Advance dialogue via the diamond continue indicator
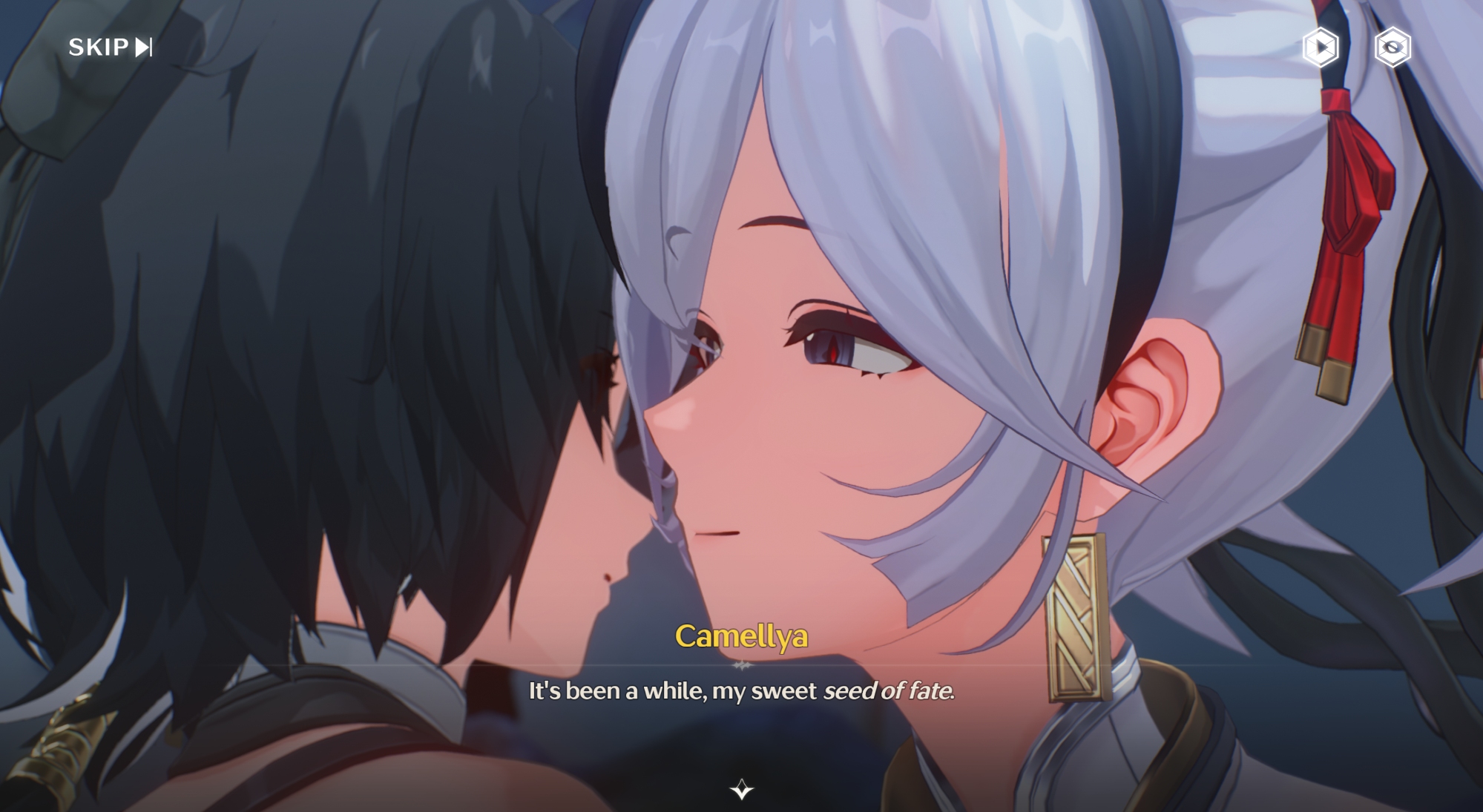This screenshot has width=1483, height=812. click(x=741, y=789)
